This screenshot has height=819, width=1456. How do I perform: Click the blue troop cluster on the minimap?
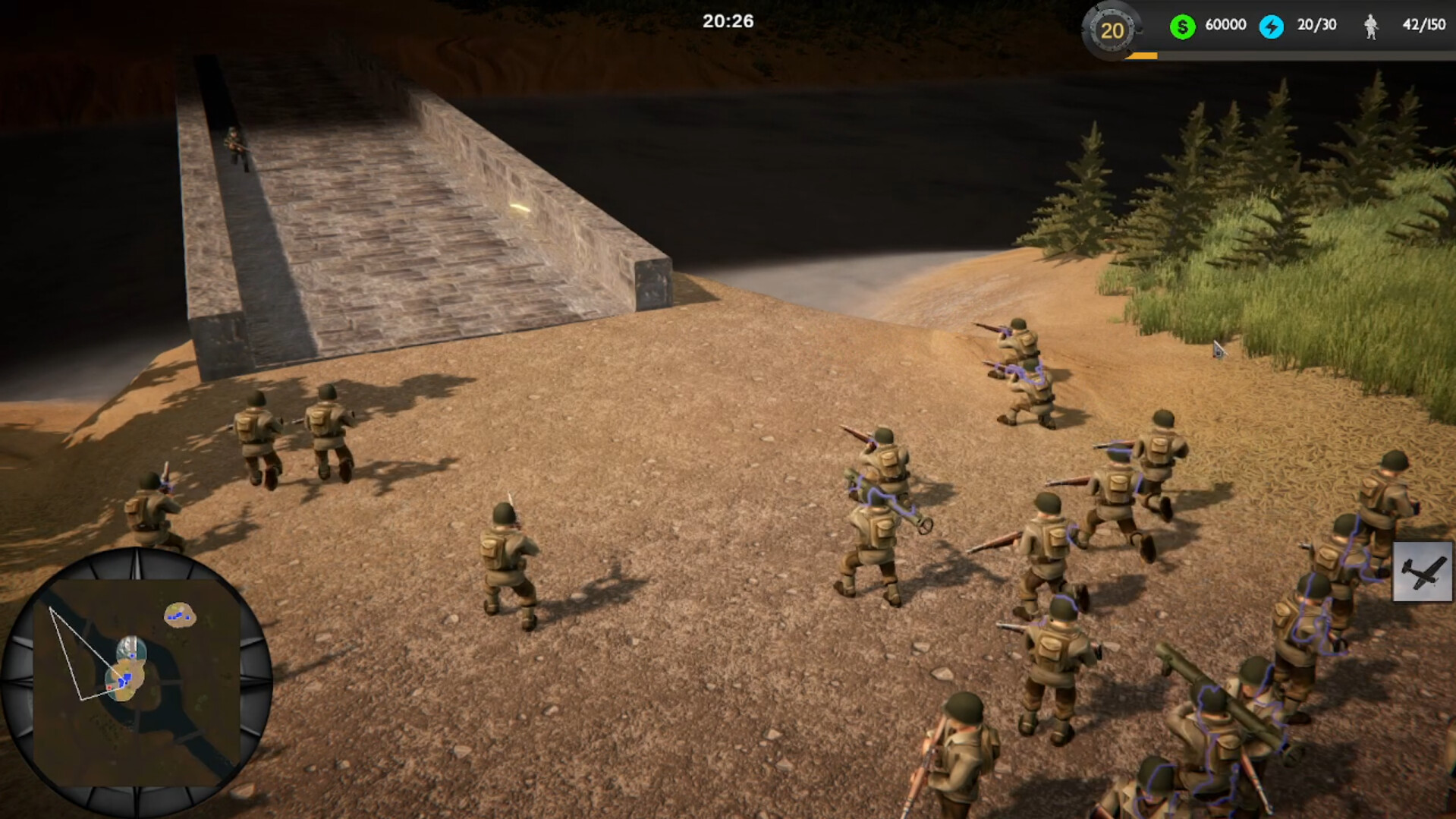tap(126, 679)
